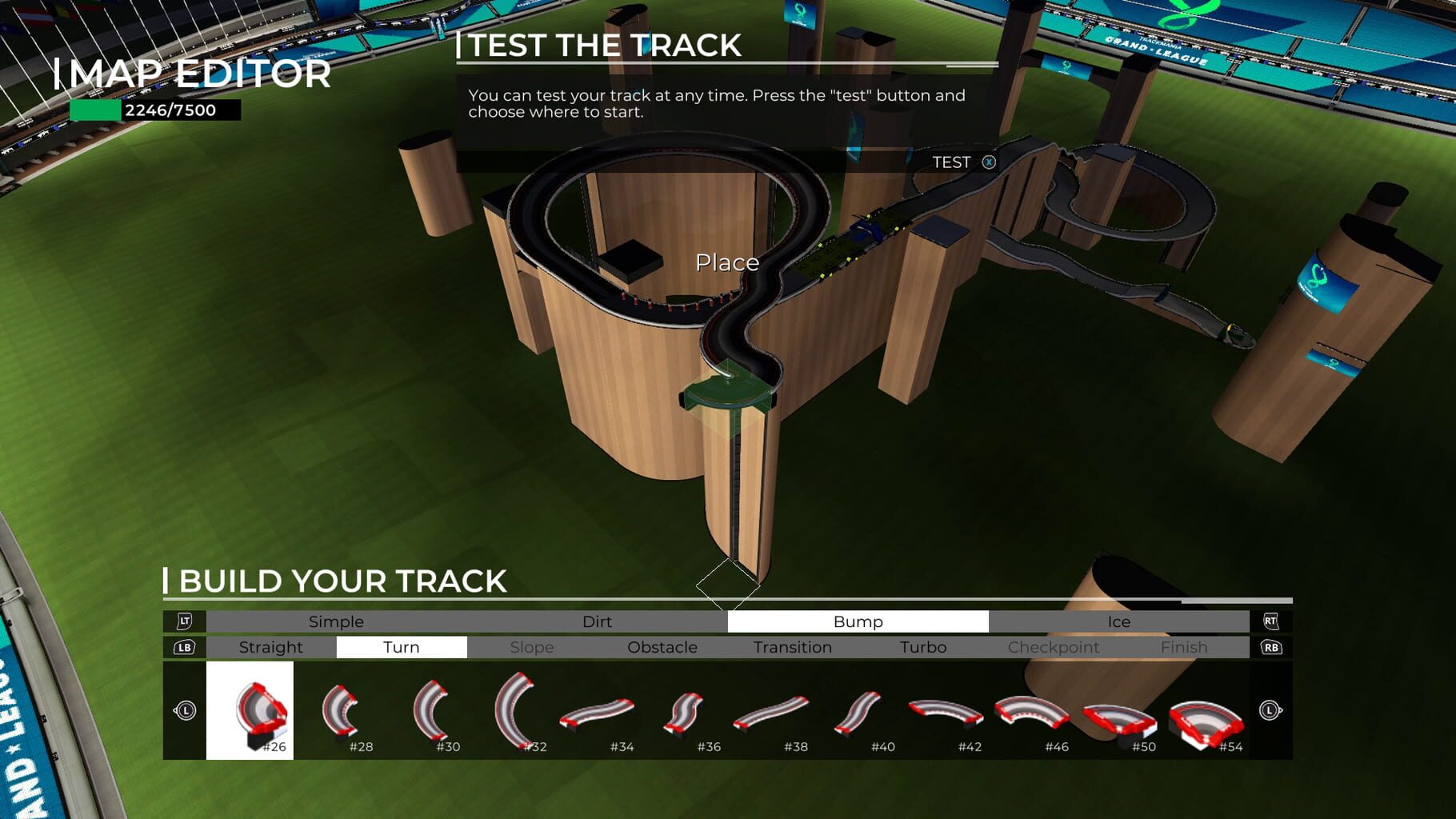This screenshot has height=819, width=1456.
Task: Switch to the Ice block category
Action: click(1118, 621)
